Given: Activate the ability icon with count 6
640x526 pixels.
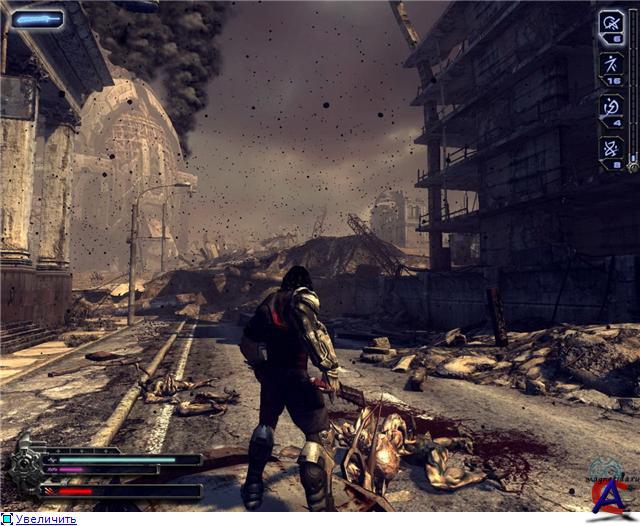Looking at the screenshot, I should pos(611,25).
